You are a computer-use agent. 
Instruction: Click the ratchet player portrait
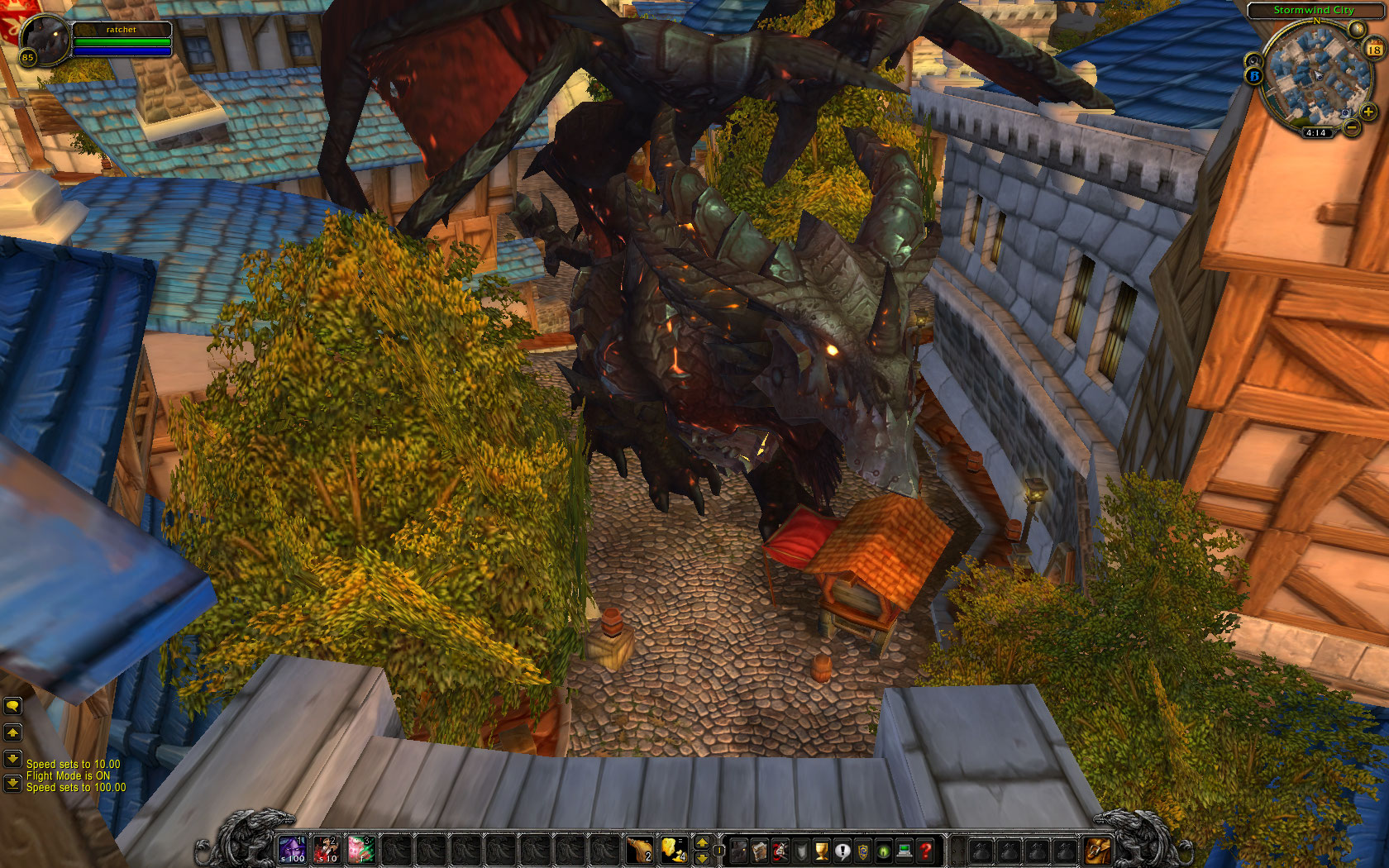45,38
